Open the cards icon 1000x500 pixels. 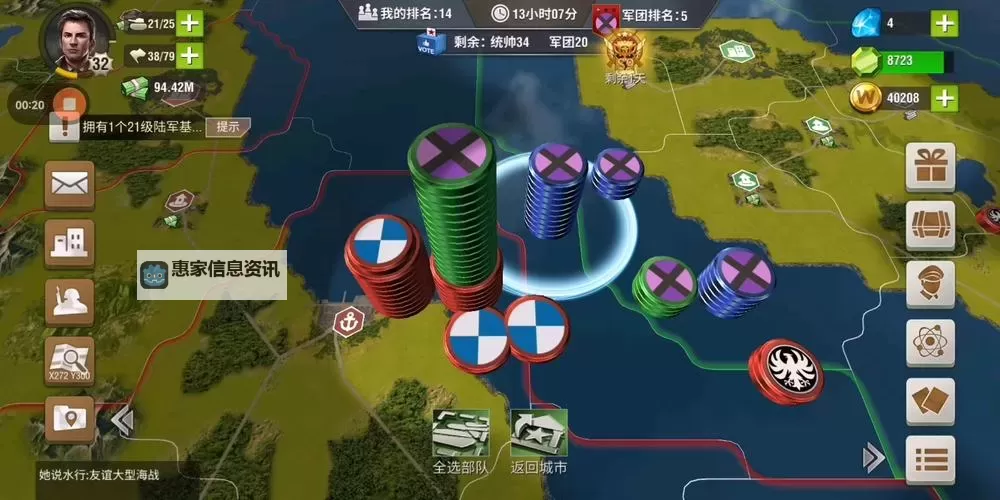(x=930, y=401)
